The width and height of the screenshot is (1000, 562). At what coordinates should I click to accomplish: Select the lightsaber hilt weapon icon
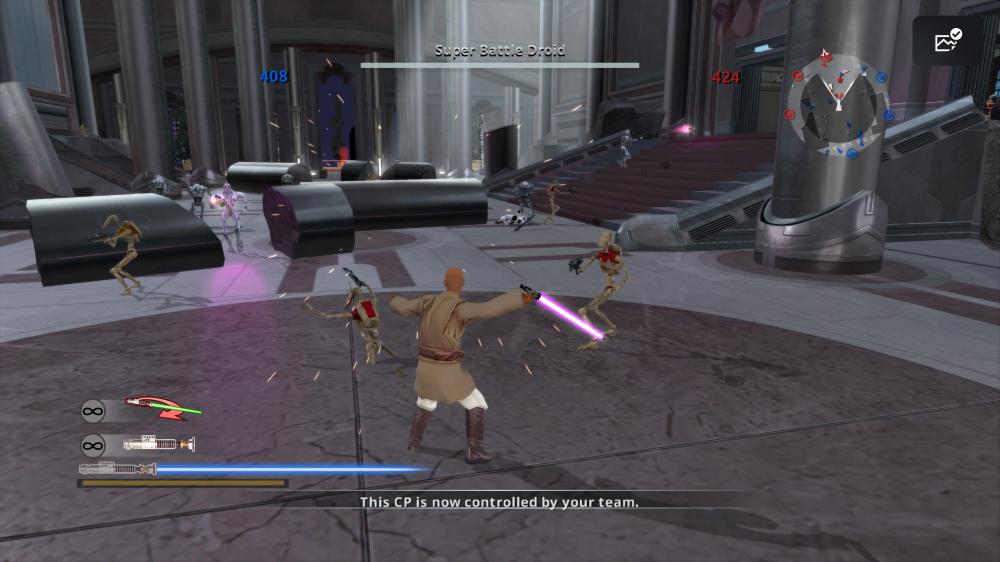coord(158,444)
